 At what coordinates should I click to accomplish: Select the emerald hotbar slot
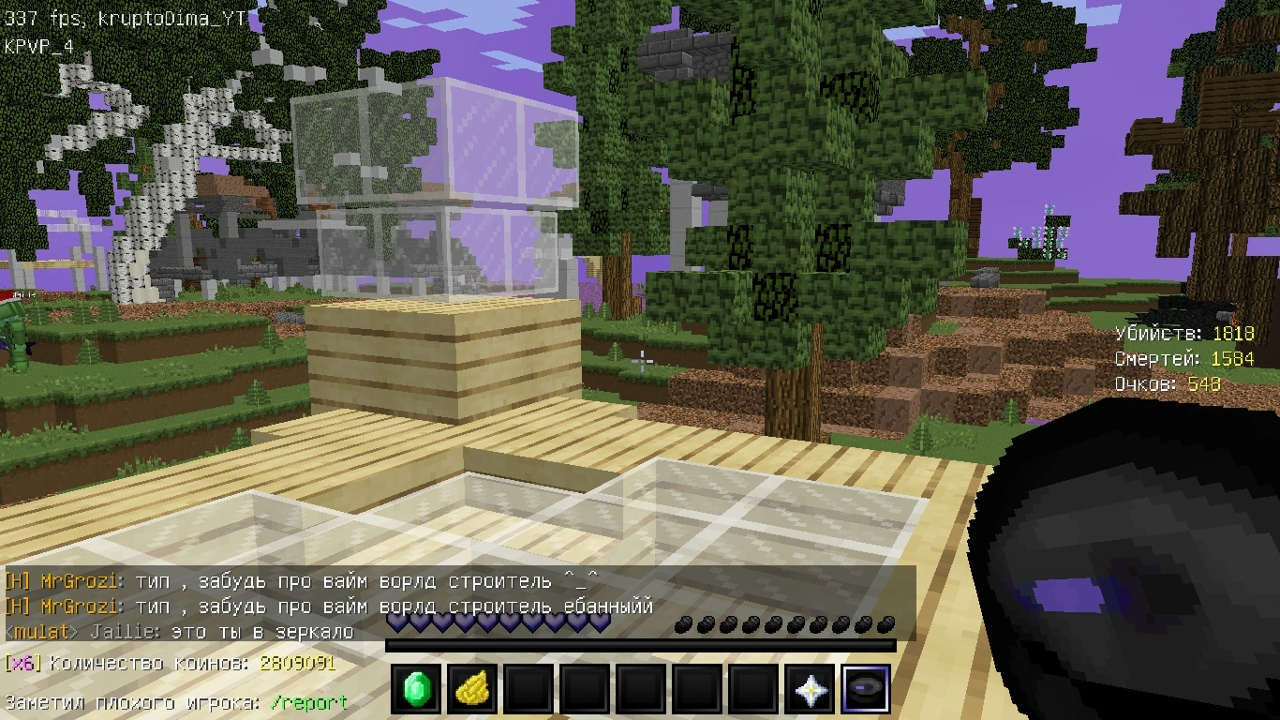(416, 690)
